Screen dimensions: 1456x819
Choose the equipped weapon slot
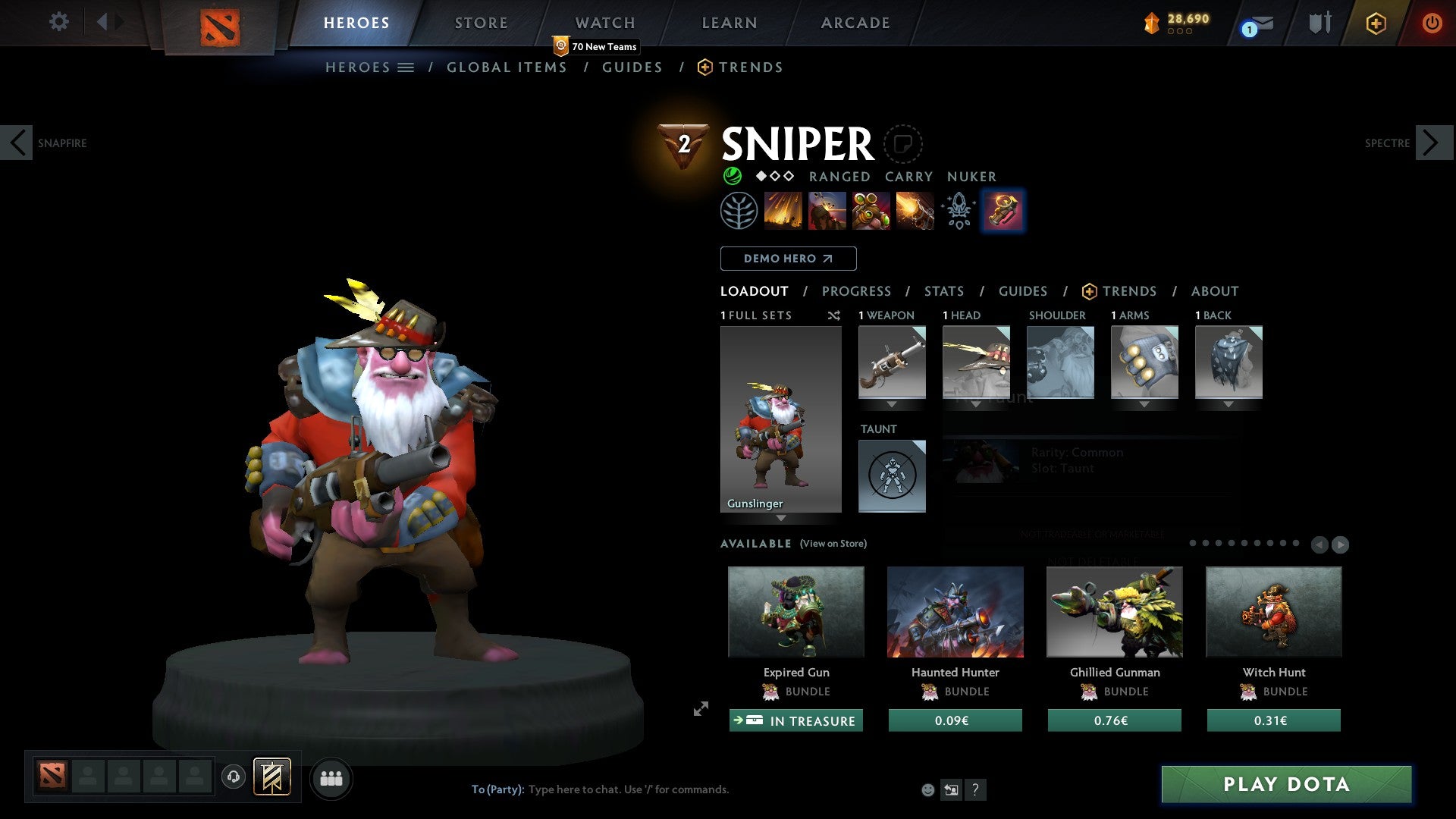(x=892, y=362)
